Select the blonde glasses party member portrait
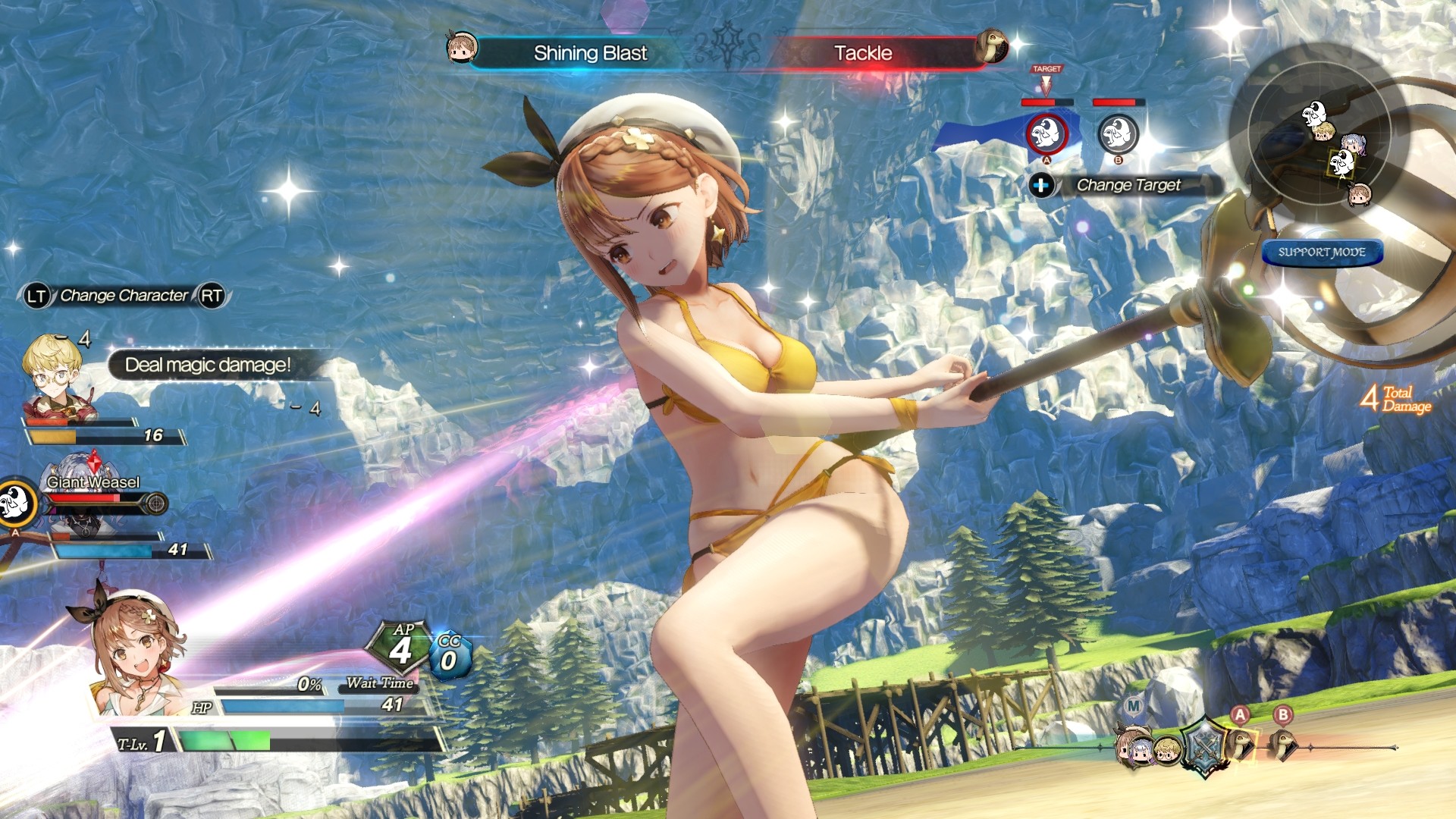Image resolution: width=1456 pixels, height=819 pixels. click(56, 377)
